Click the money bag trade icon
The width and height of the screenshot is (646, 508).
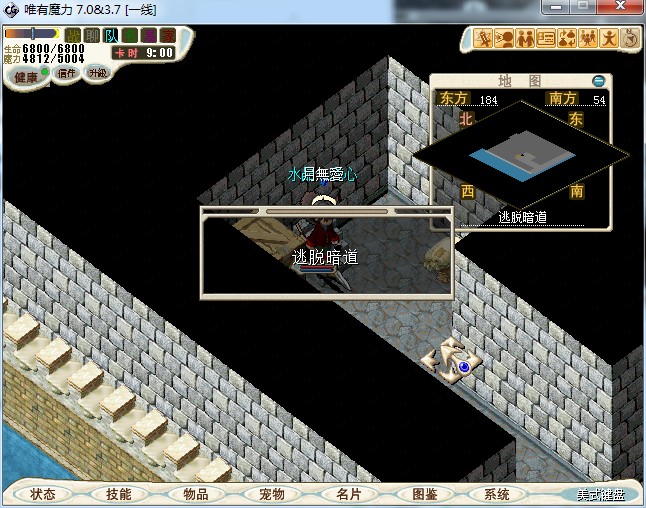click(566, 39)
